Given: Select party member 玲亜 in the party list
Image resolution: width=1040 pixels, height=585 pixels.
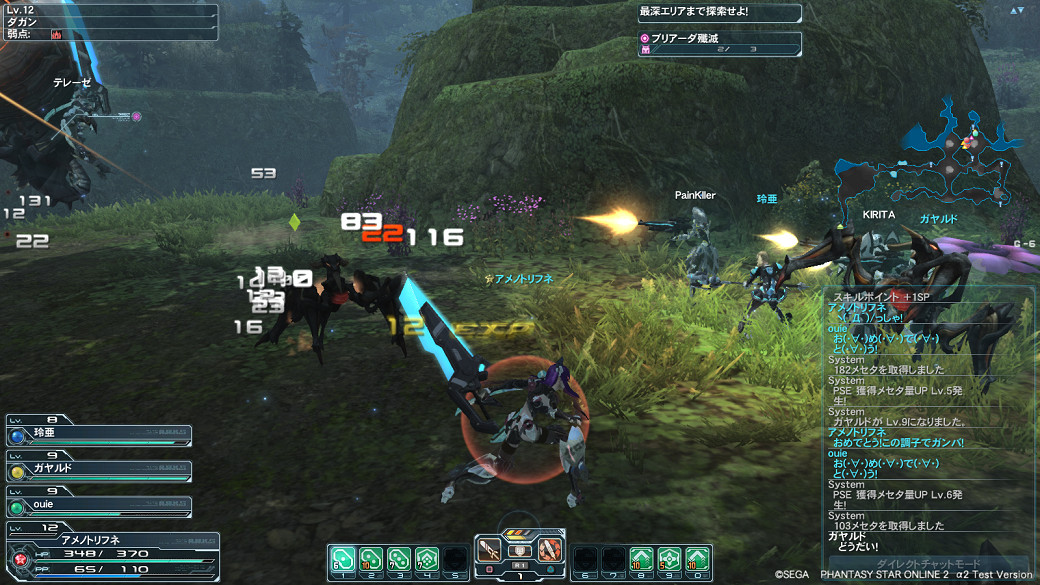Looking at the screenshot, I should pos(98,436).
